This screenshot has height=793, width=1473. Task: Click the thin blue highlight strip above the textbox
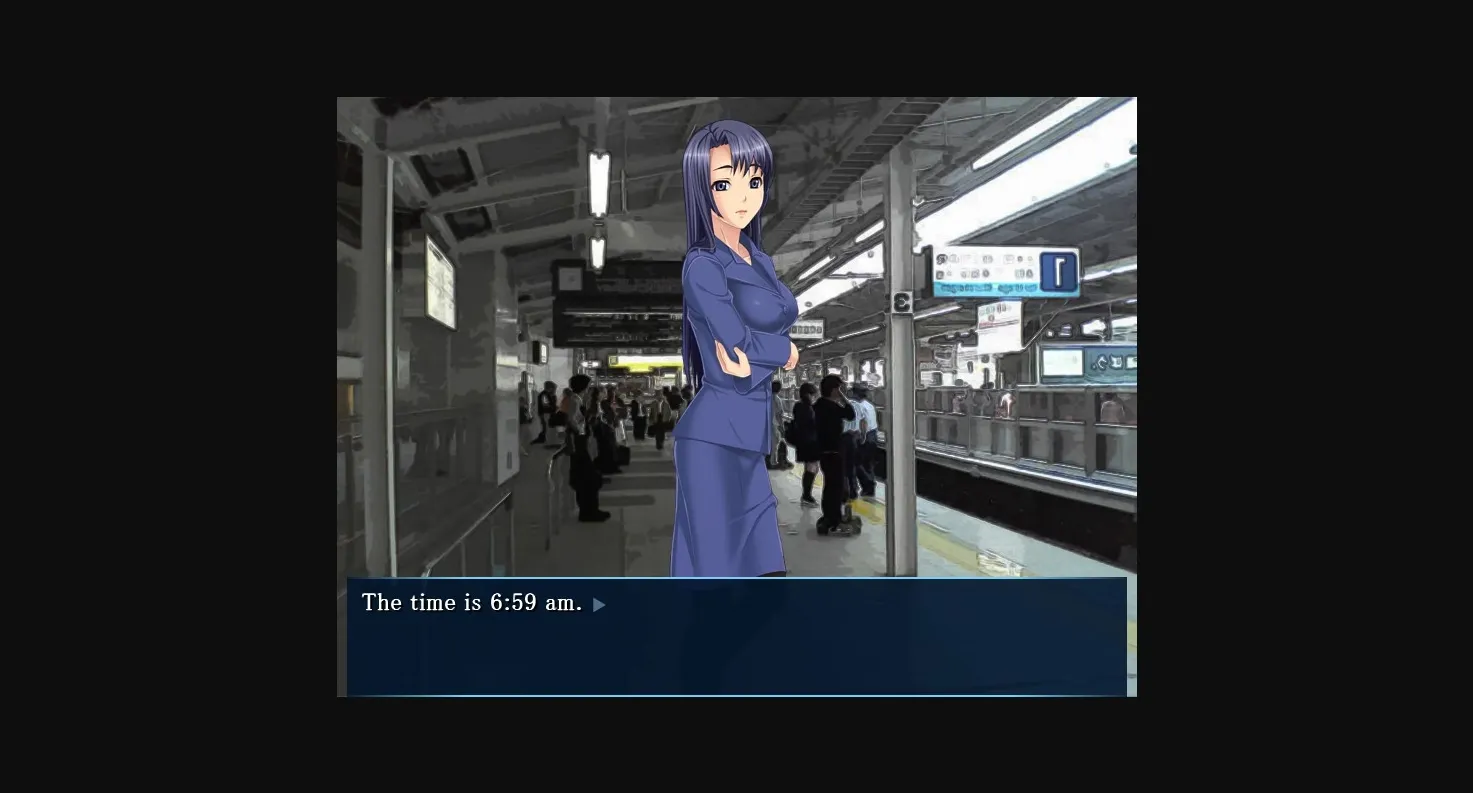coord(737,577)
